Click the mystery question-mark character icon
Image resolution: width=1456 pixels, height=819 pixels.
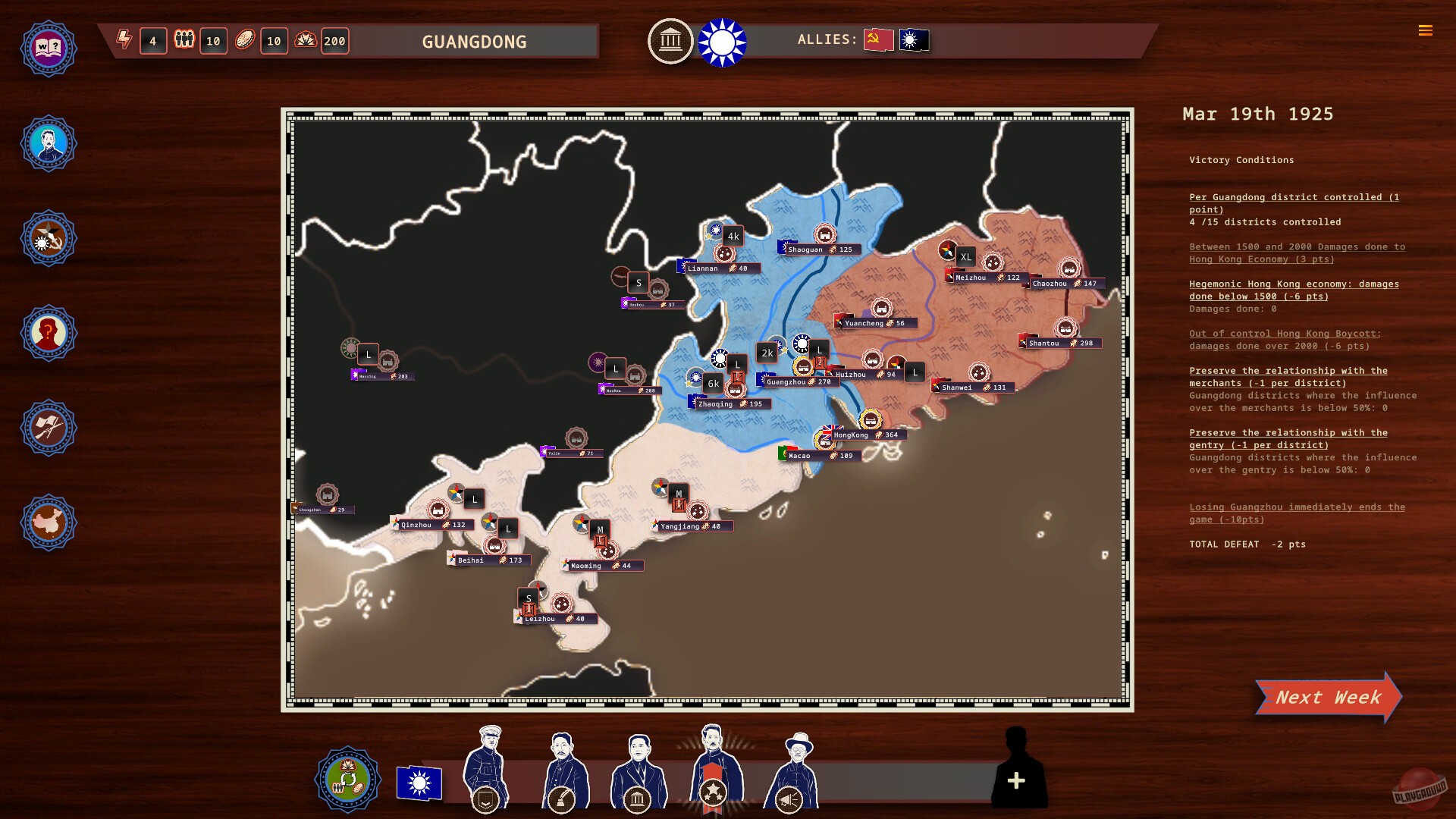pyautogui.click(x=49, y=333)
